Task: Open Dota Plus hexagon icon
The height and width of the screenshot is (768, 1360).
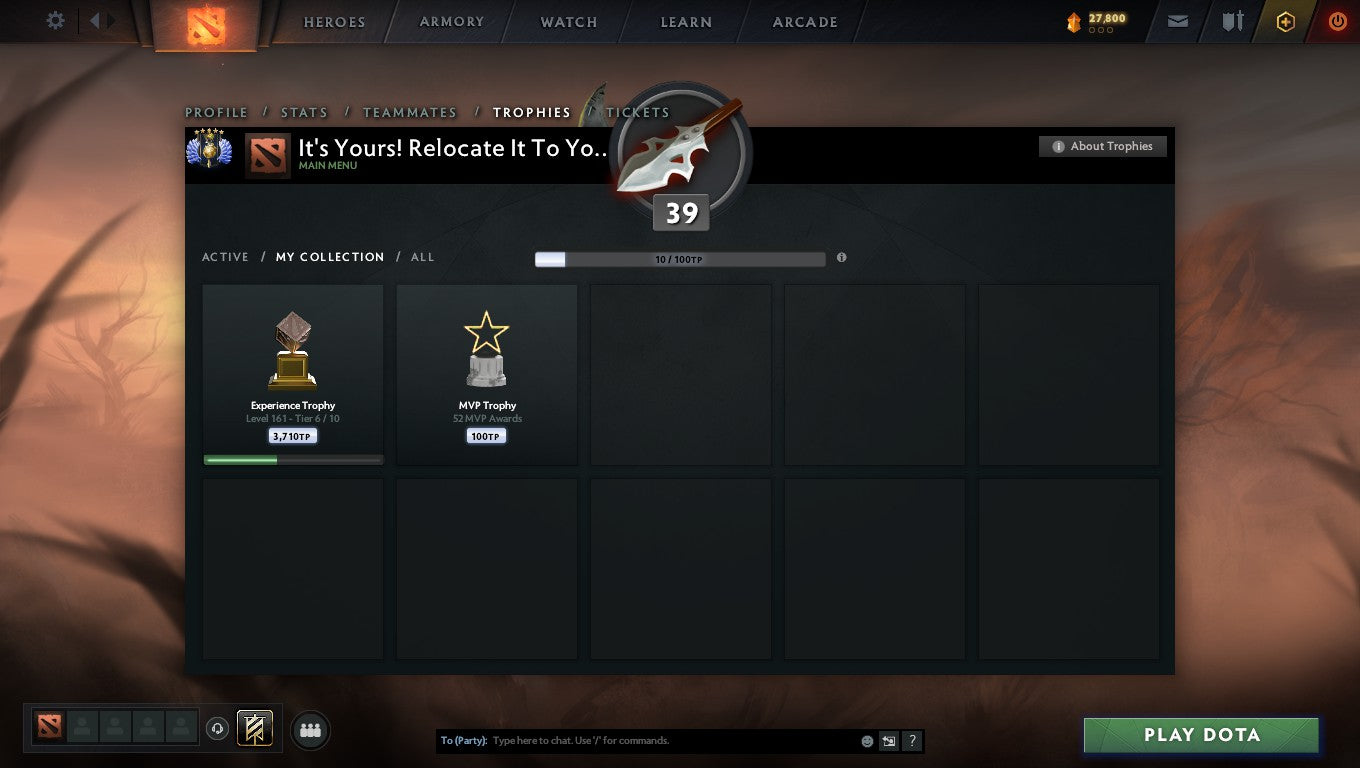Action: point(1286,20)
